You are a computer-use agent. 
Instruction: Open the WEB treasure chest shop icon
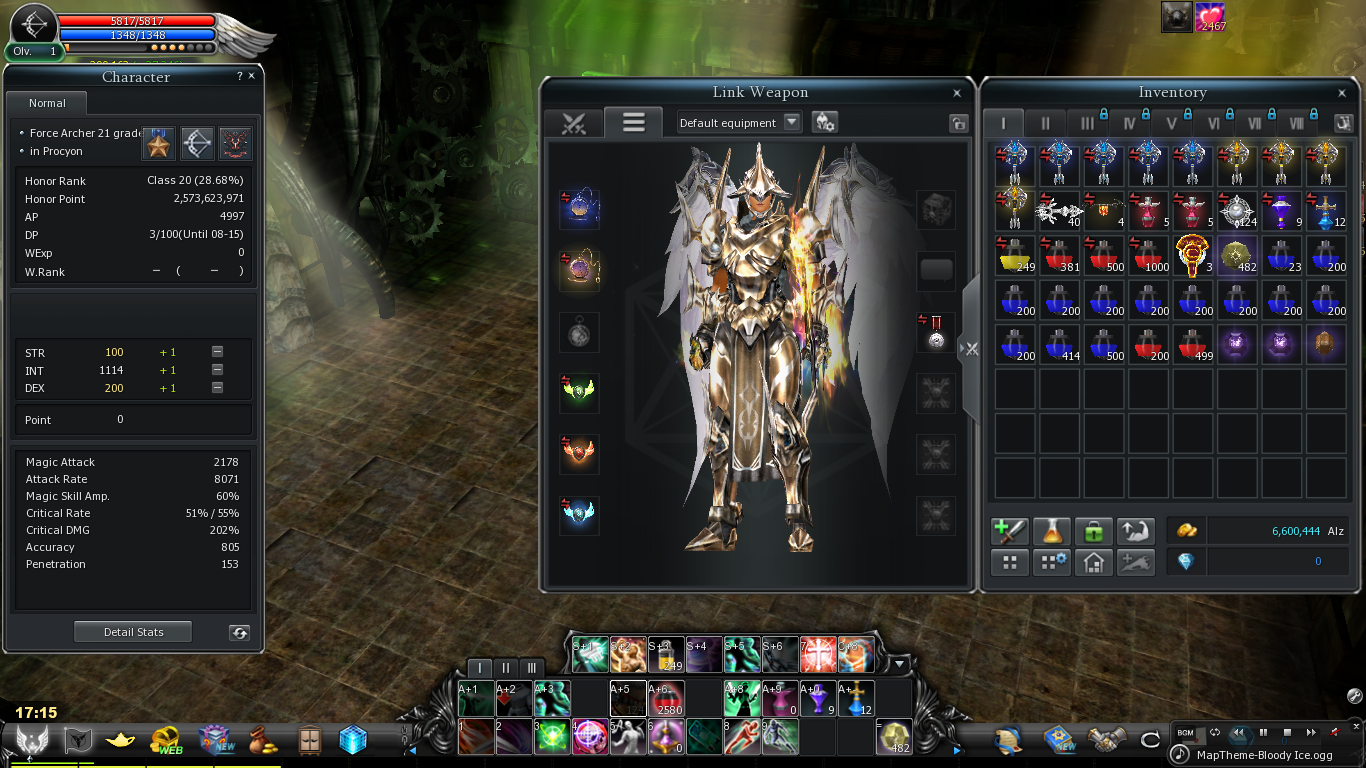(x=166, y=740)
